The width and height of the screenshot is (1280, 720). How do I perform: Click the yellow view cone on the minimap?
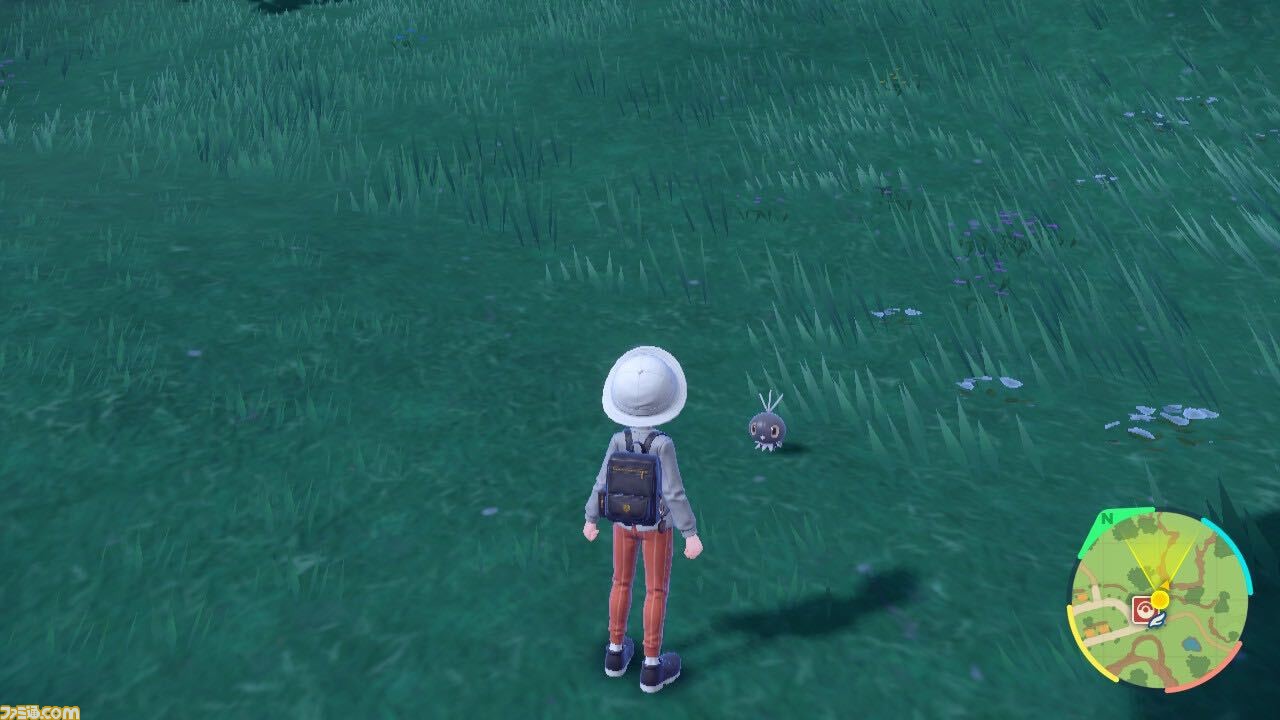[1161, 555]
